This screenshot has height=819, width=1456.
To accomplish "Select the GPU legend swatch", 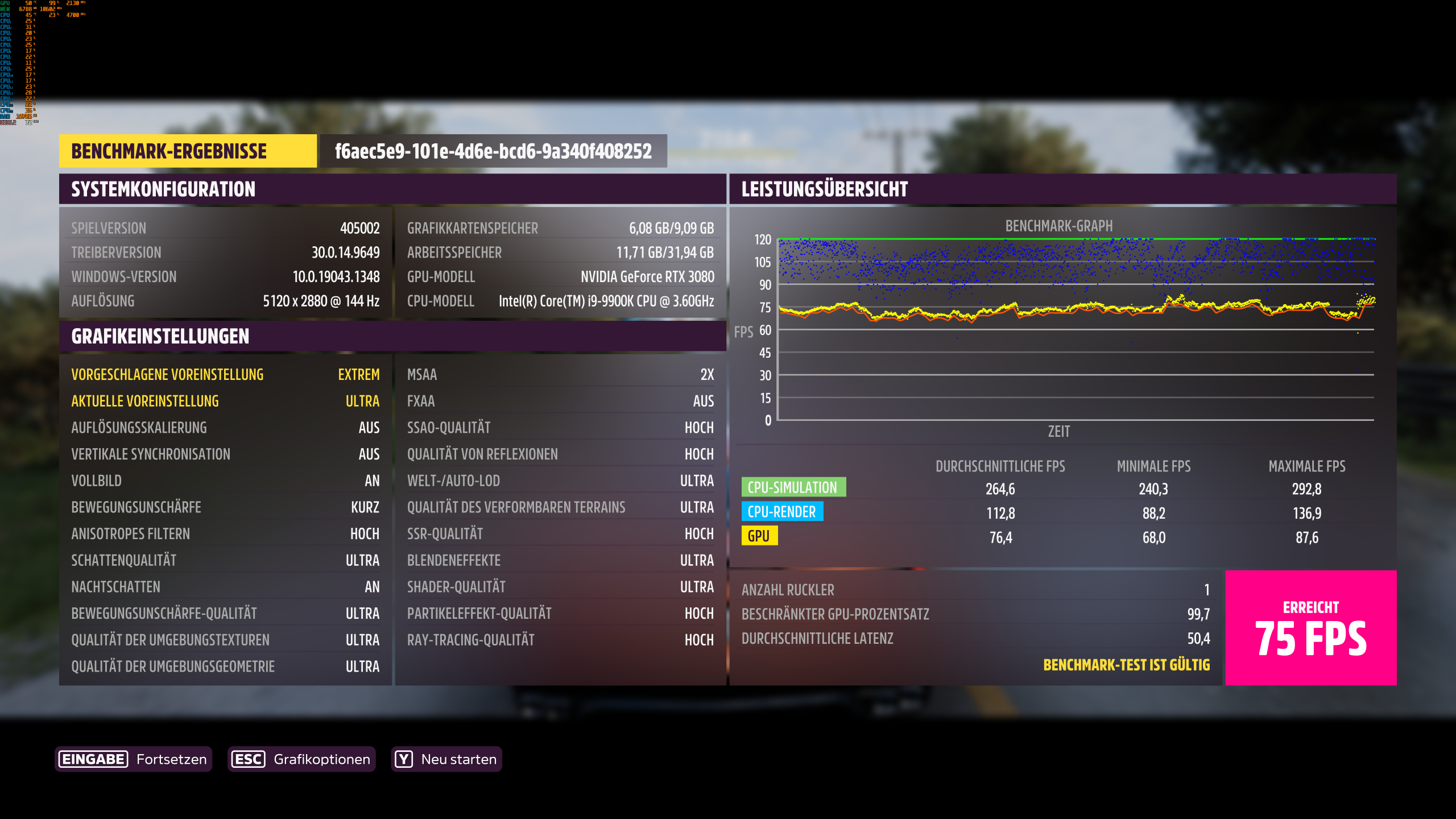I will pyautogui.click(x=761, y=536).
